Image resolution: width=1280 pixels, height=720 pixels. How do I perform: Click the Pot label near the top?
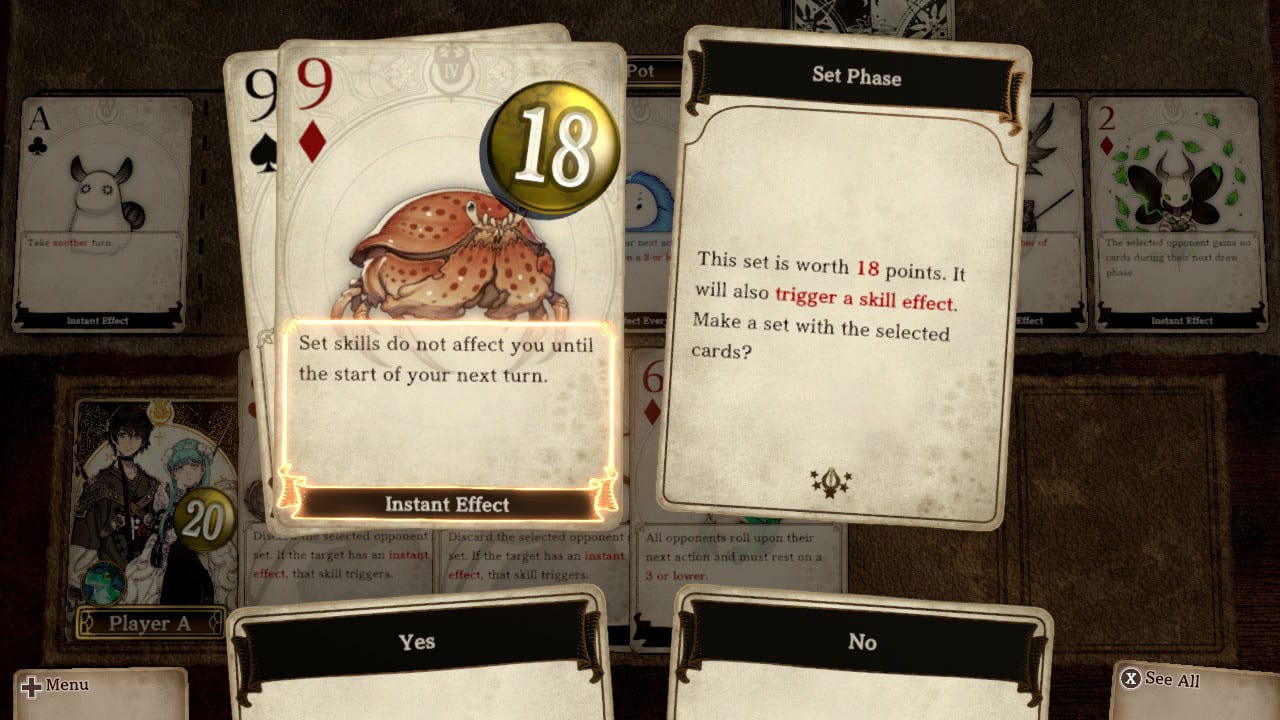(644, 71)
